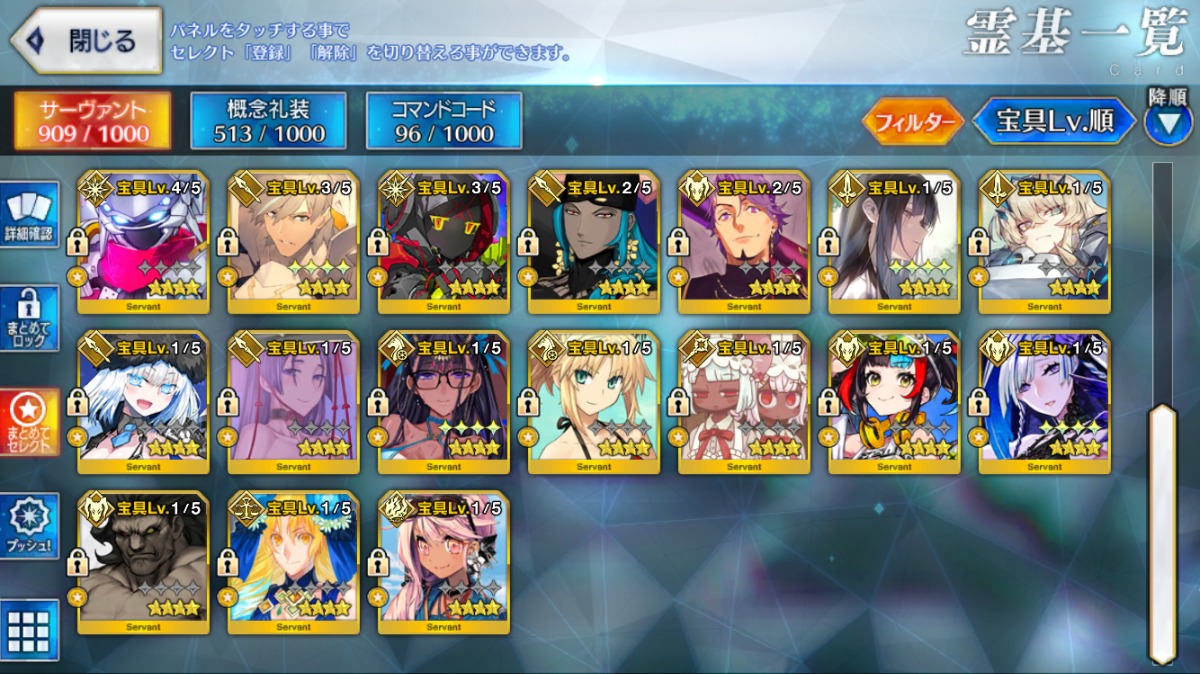This screenshot has width=1200, height=674.
Task: Tap the まとめてセレクト bulk select button
Action: (x=29, y=422)
